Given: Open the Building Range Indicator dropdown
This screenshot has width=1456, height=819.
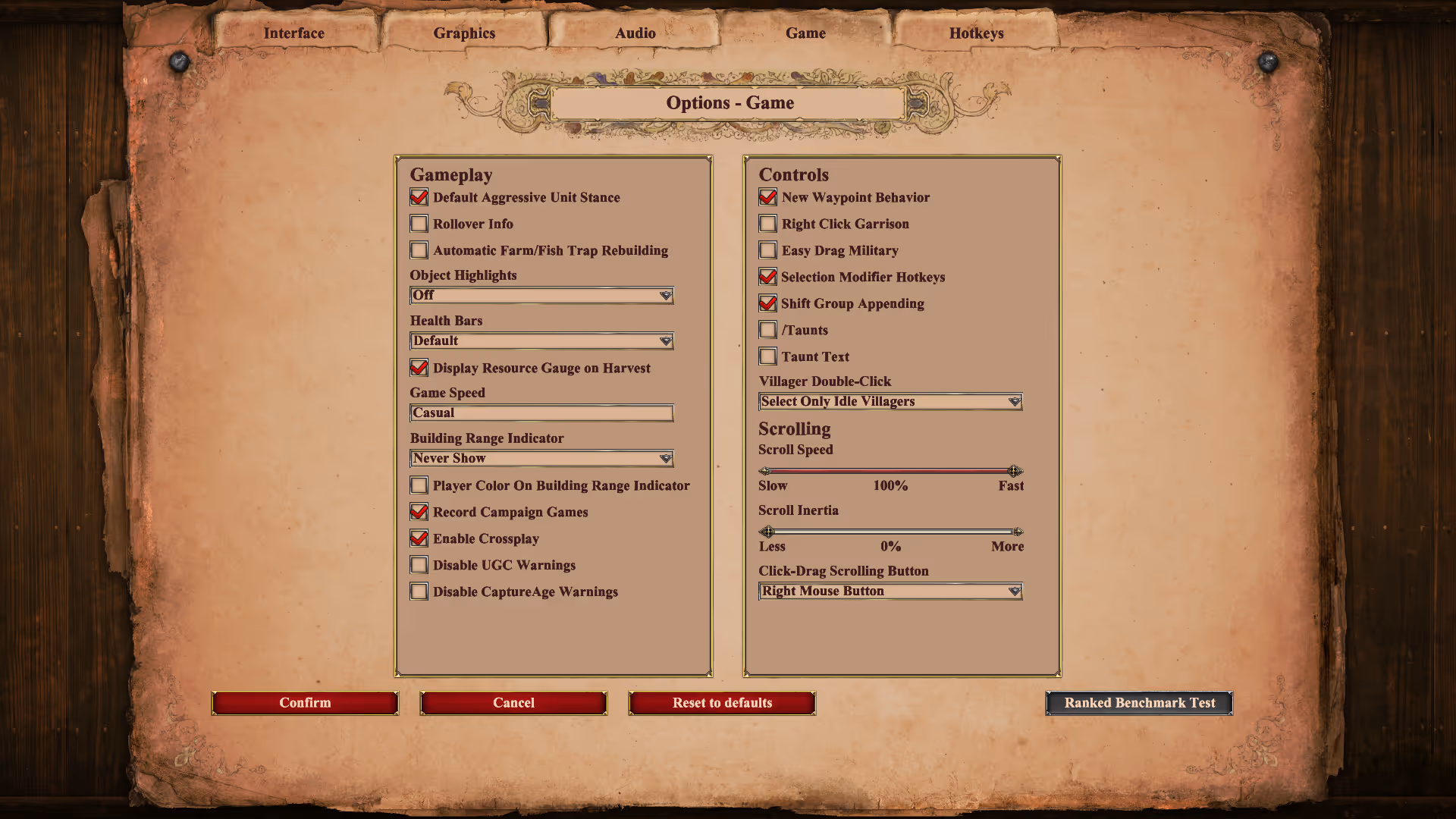Looking at the screenshot, I should pos(541,458).
